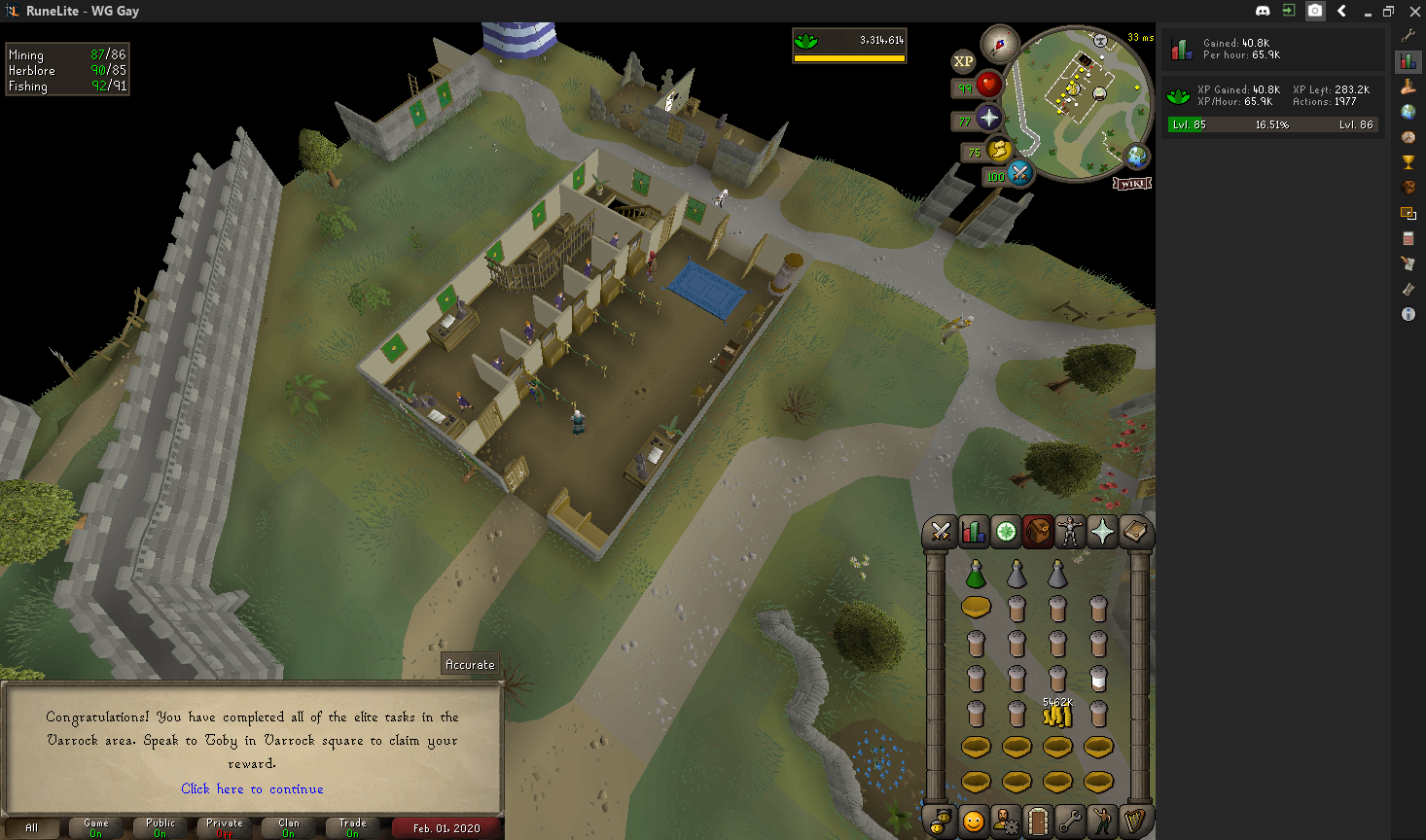This screenshot has width=1426, height=840.
Task: Open the Prayer tab
Action: coord(1102,532)
